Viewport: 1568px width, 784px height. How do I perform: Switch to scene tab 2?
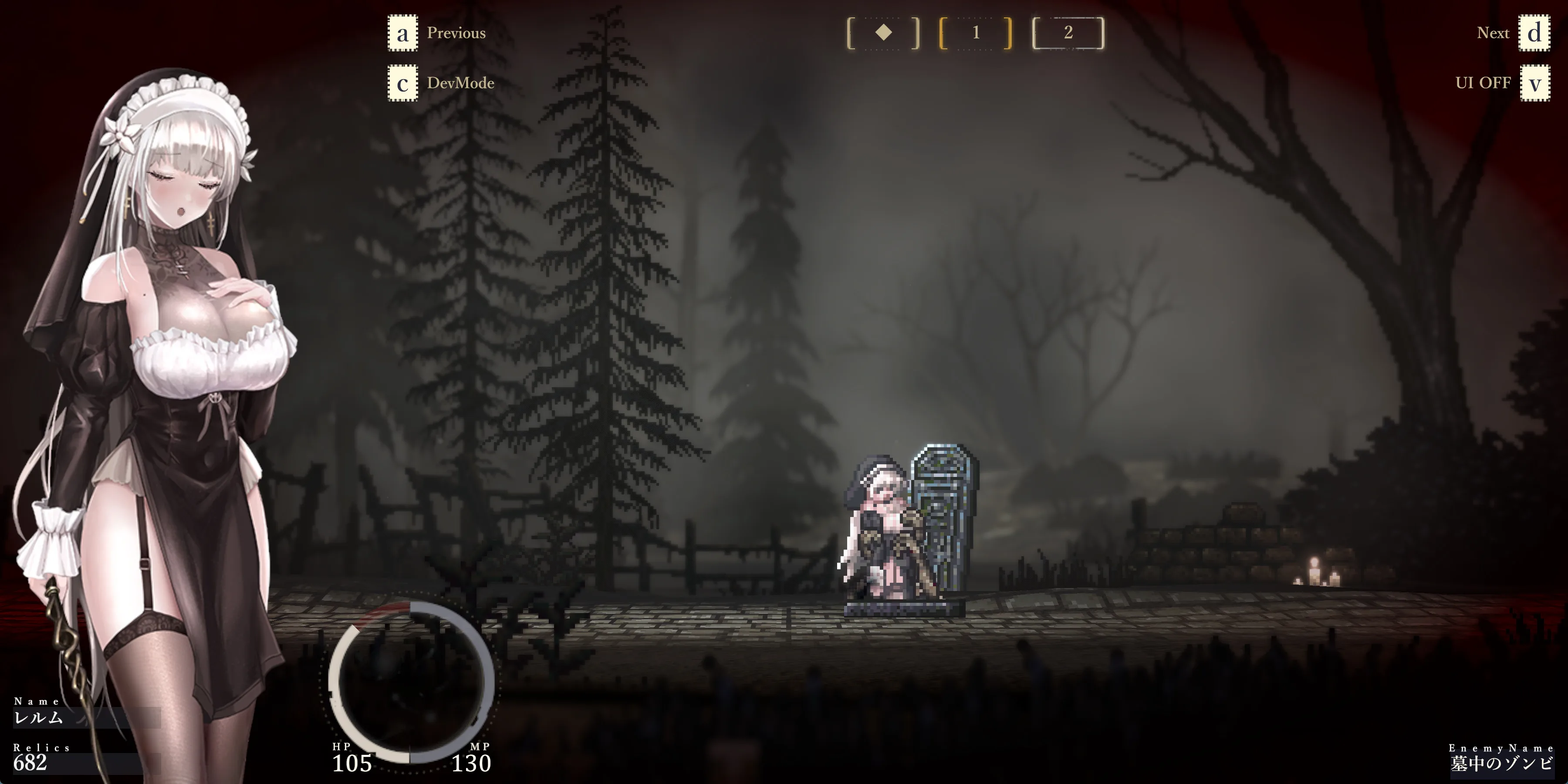pyautogui.click(x=1068, y=33)
